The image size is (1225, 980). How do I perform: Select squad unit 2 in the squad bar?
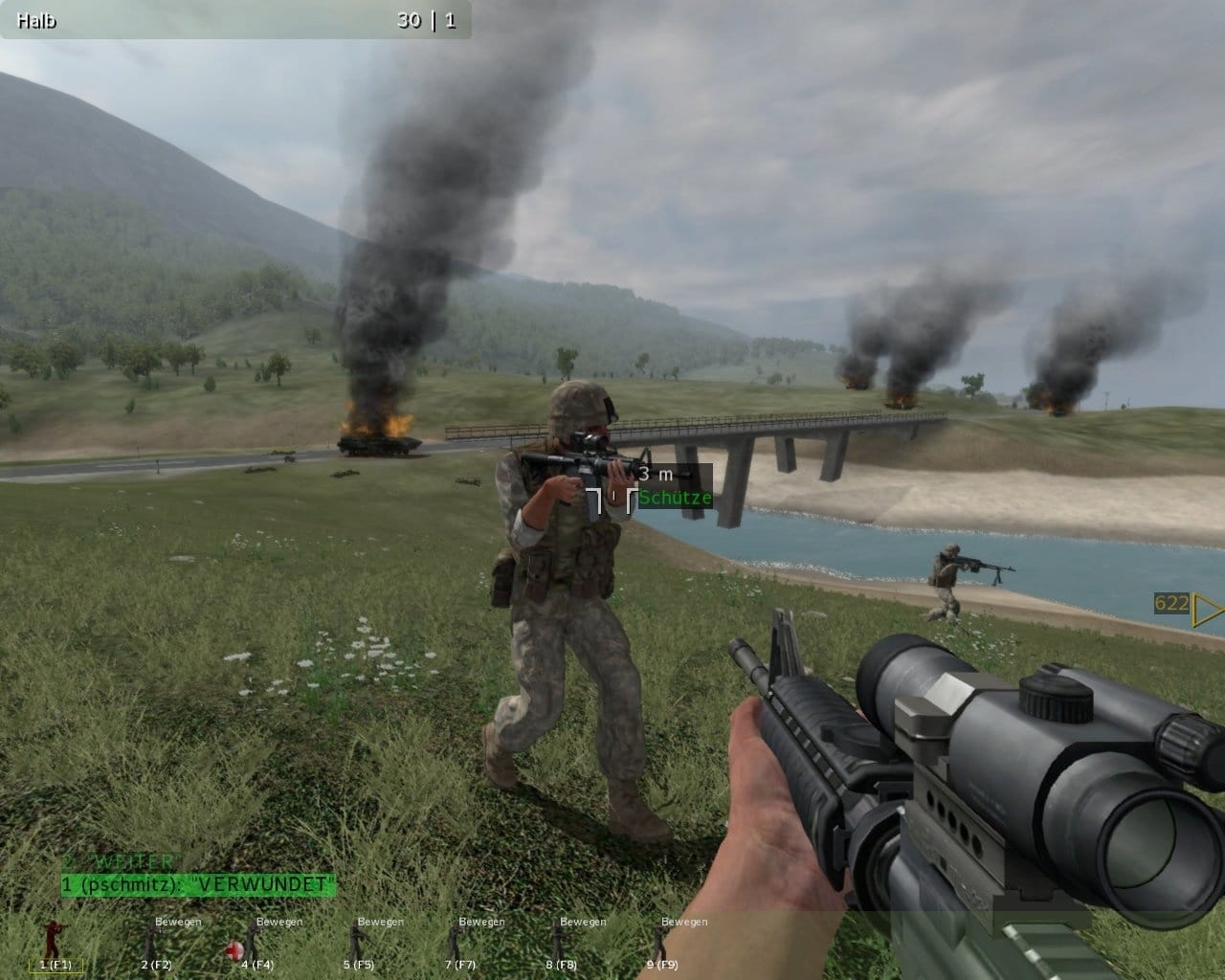click(155, 946)
